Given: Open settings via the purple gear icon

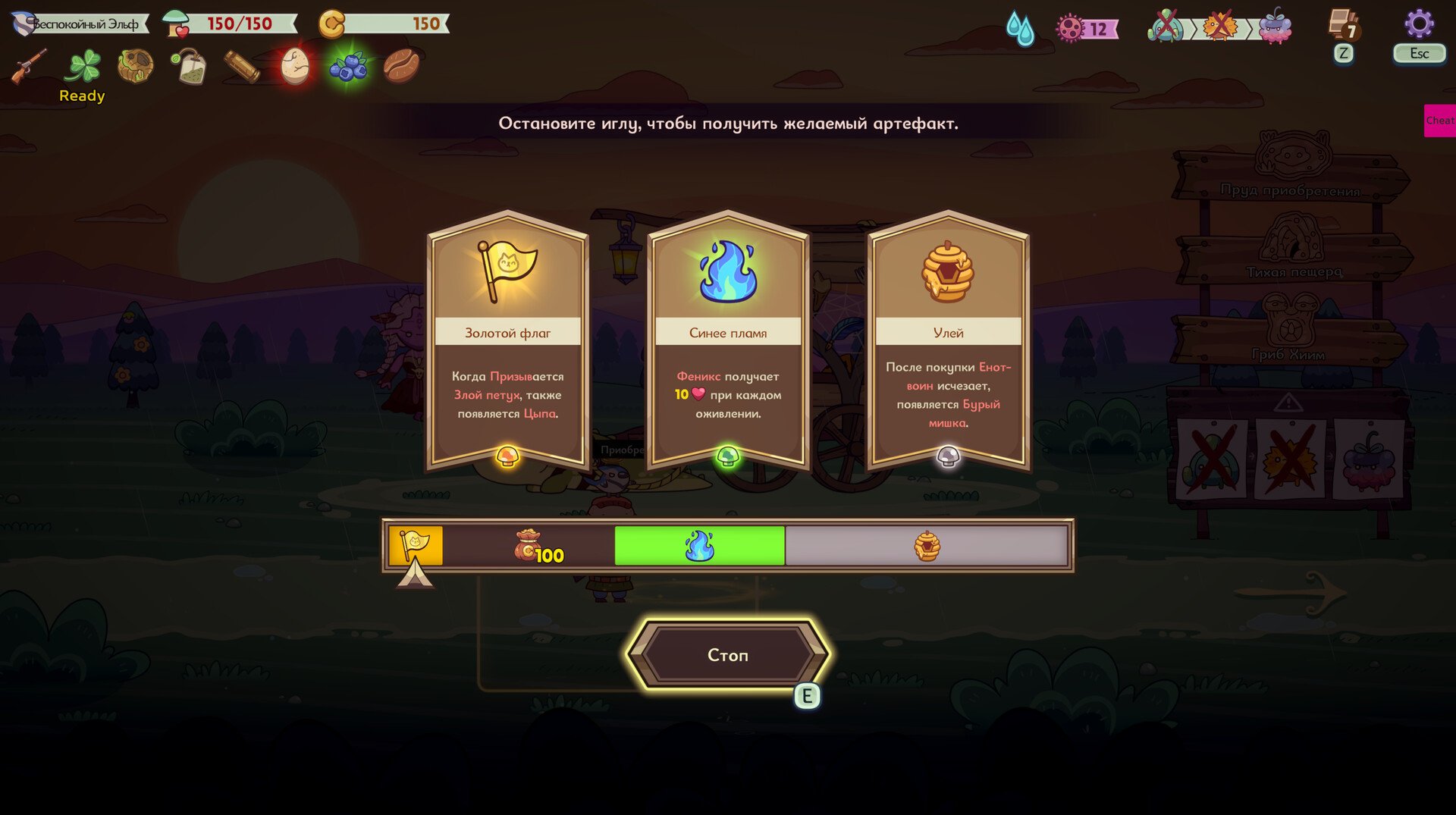Looking at the screenshot, I should coord(1418,24).
